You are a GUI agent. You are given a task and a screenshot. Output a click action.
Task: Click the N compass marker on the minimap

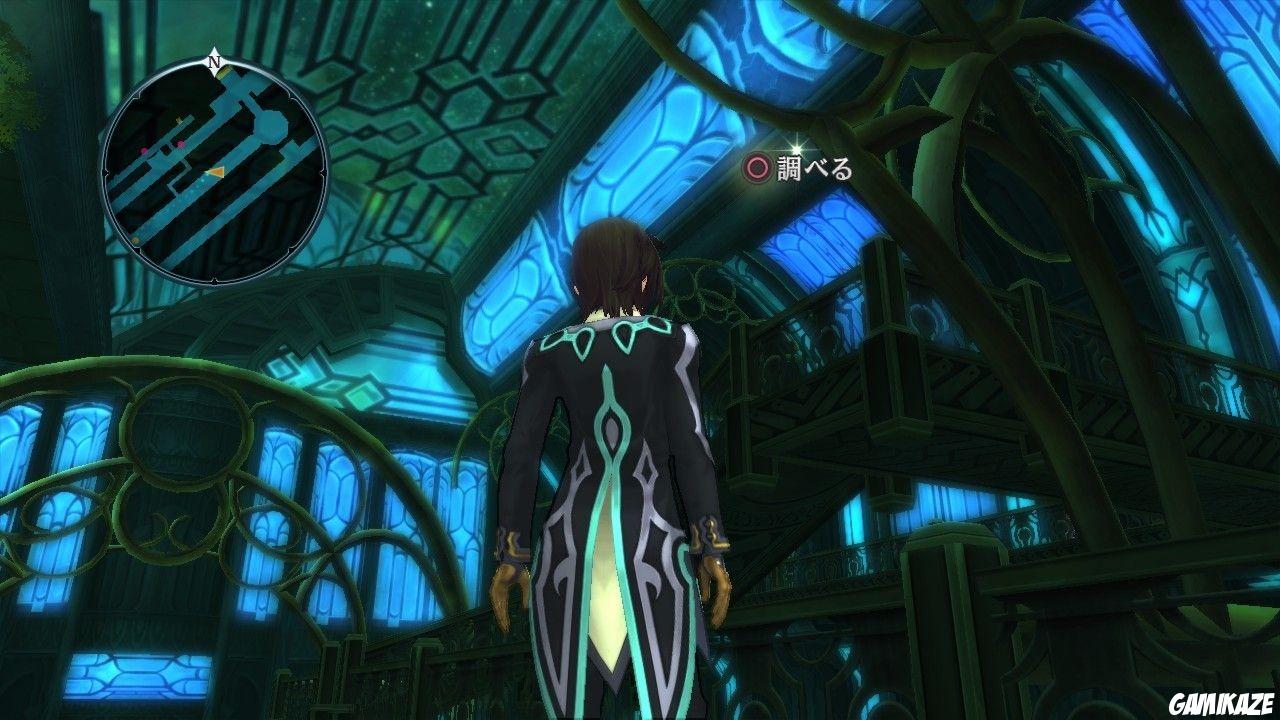pyautogui.click(x=214, y=62)
